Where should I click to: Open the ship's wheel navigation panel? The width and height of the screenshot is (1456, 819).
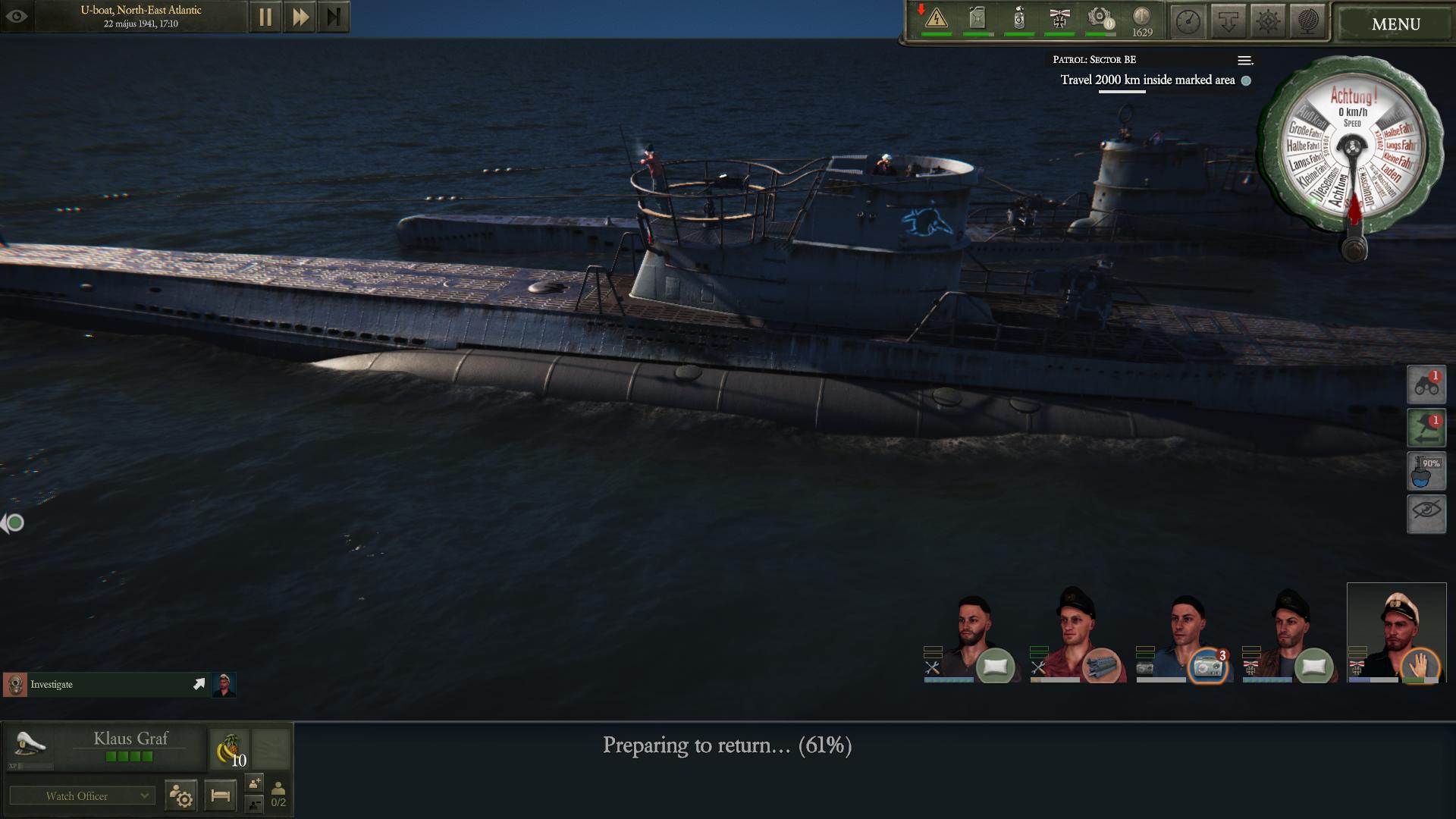(x=1268, y=22)
